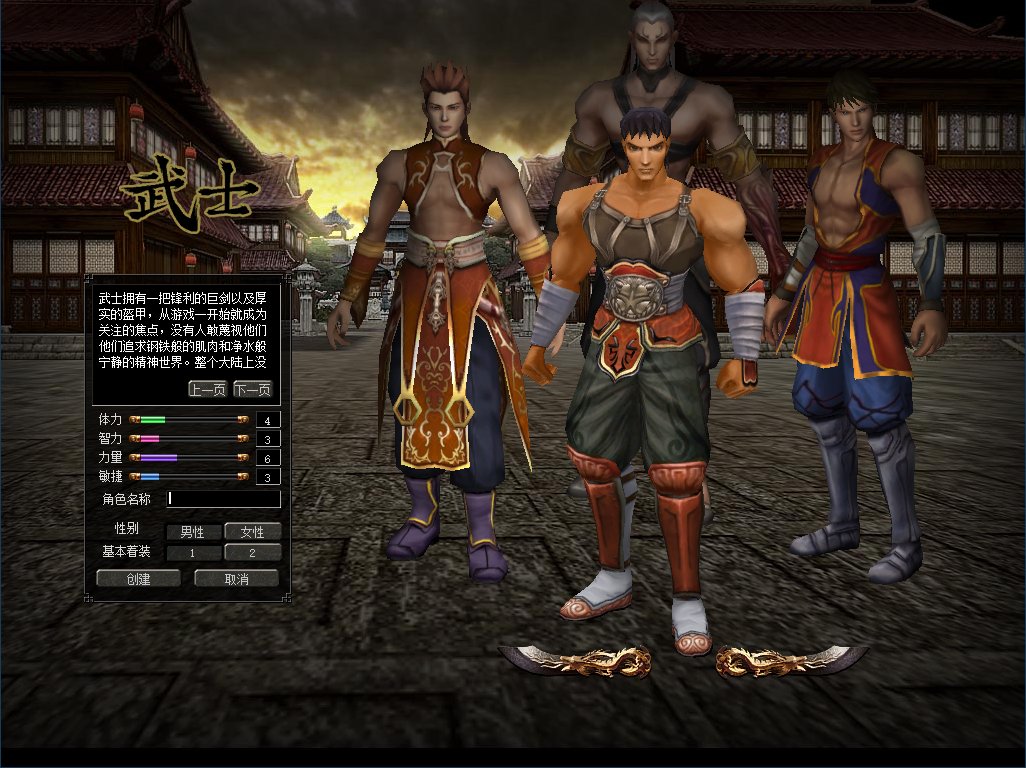1026x768 pixels.
Task: Choose male gender (男性)
Action: pos(193,532)
